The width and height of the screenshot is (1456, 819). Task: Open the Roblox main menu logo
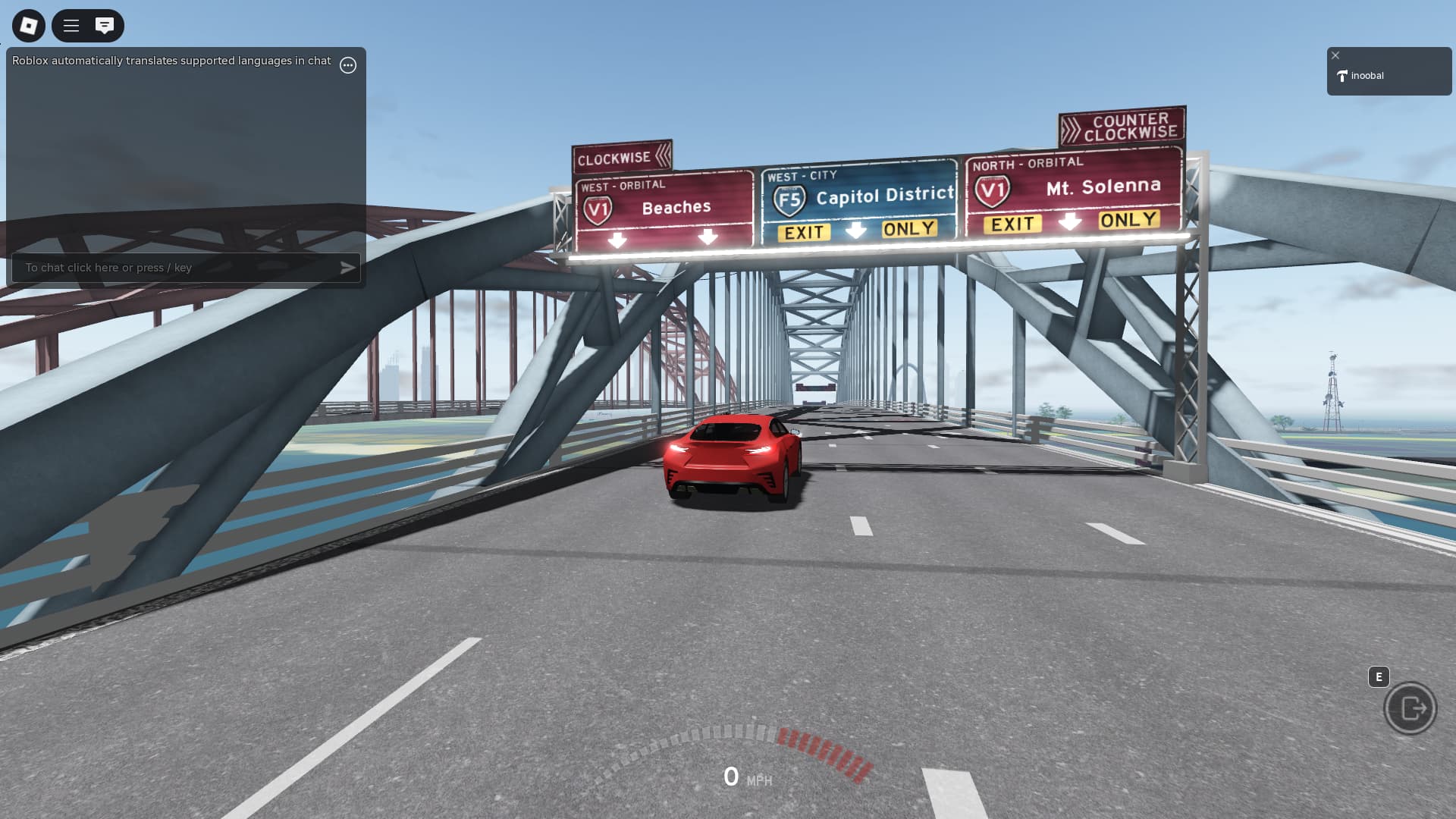tap(29, 26)
